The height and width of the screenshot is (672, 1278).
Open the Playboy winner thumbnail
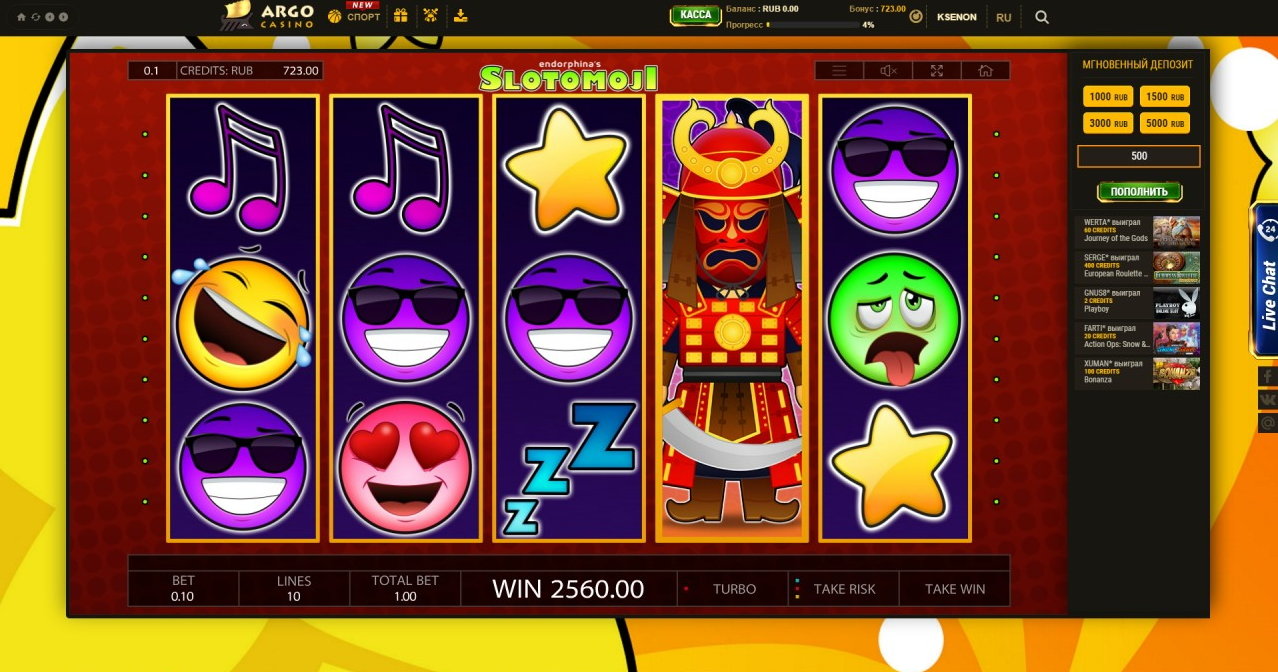pos(1176,303)
